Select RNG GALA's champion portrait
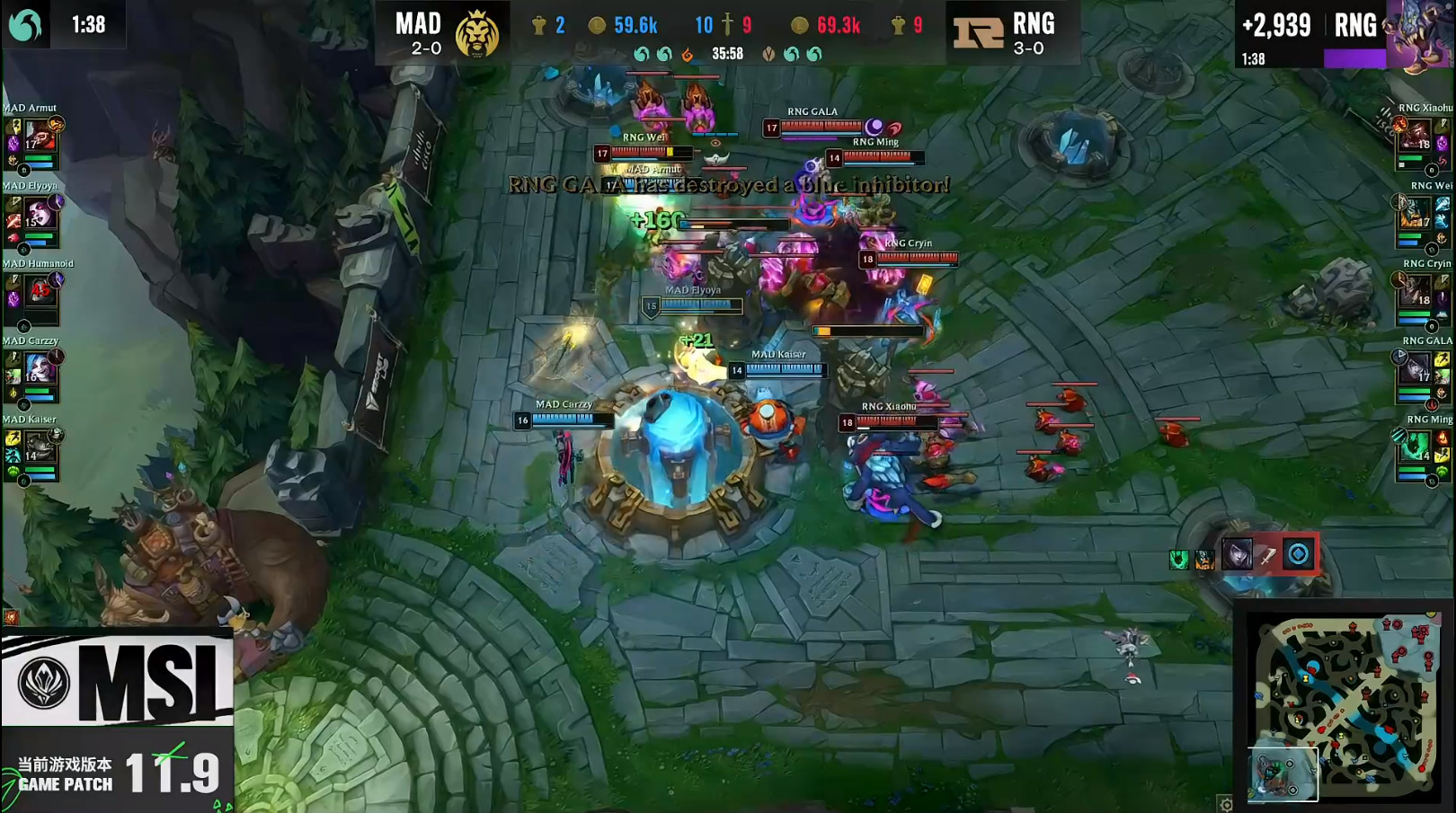The image size is (1456, 813). coord(1416,369)
